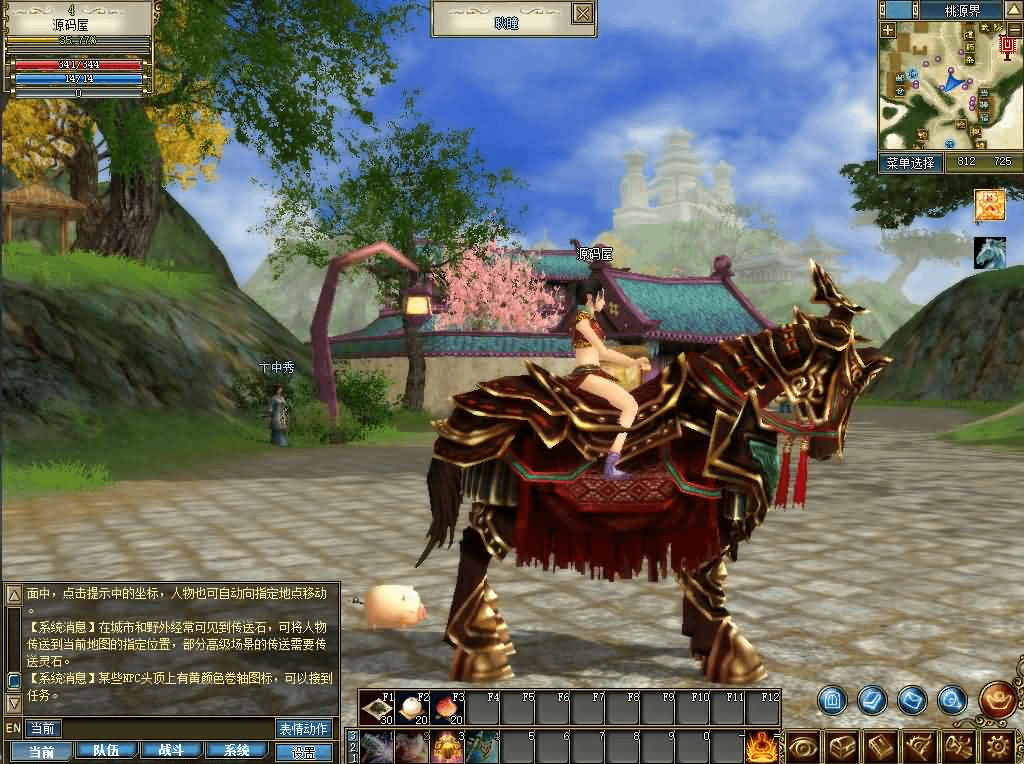Open the orange gift icon below the minimap
1024x764 pixels.
(x=989, y=204)
